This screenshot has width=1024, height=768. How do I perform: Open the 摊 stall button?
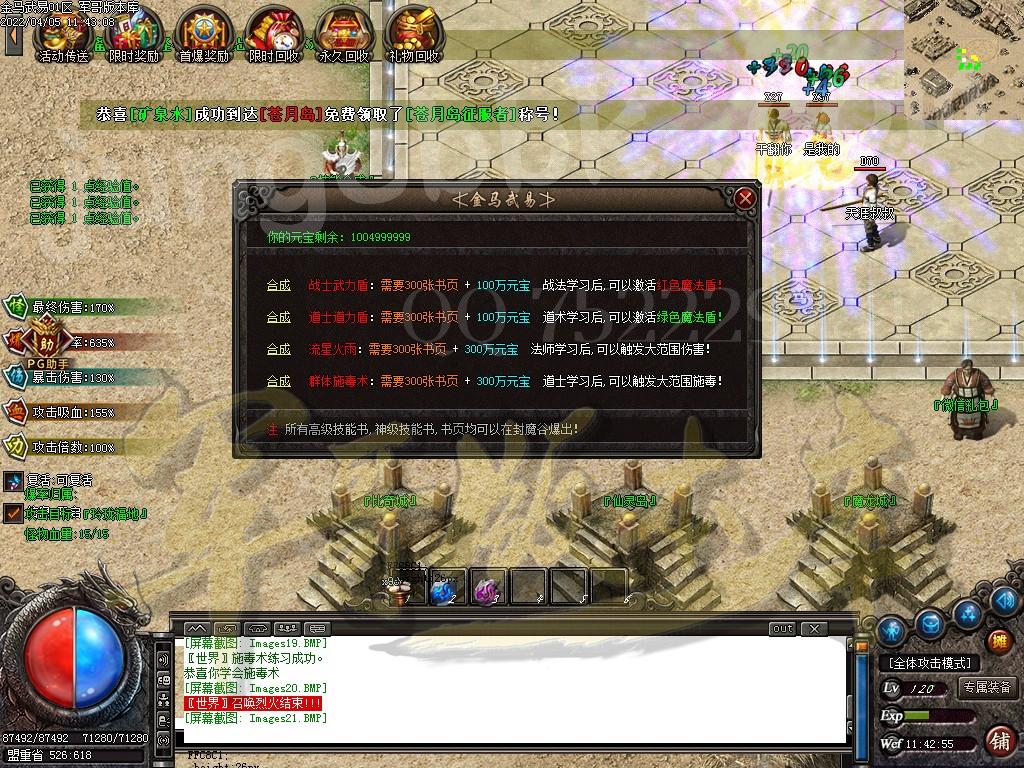click(998, 641)
